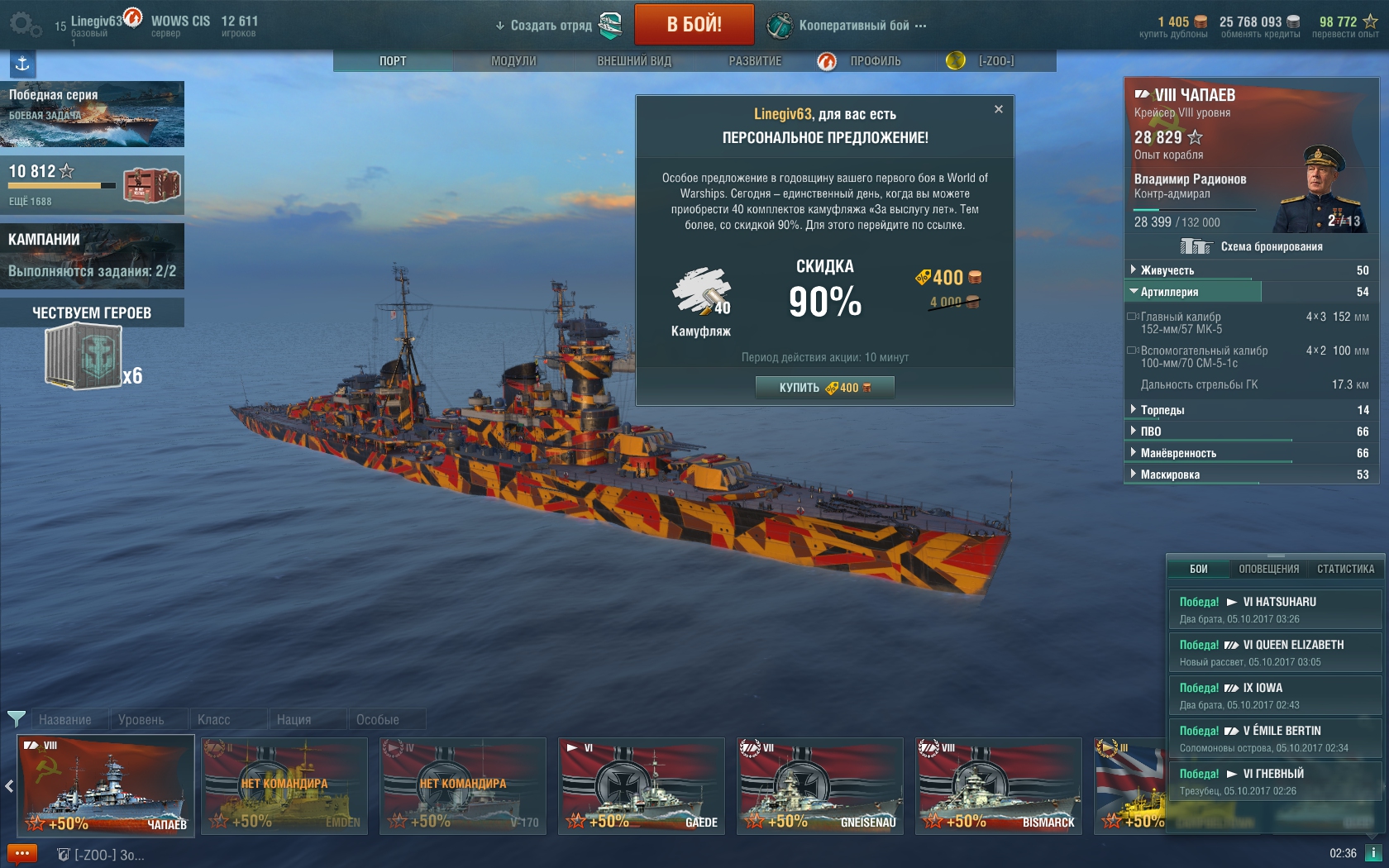Expand the Живучесть stat section
Screen dimensions: 1389x868
point(1167,270)
